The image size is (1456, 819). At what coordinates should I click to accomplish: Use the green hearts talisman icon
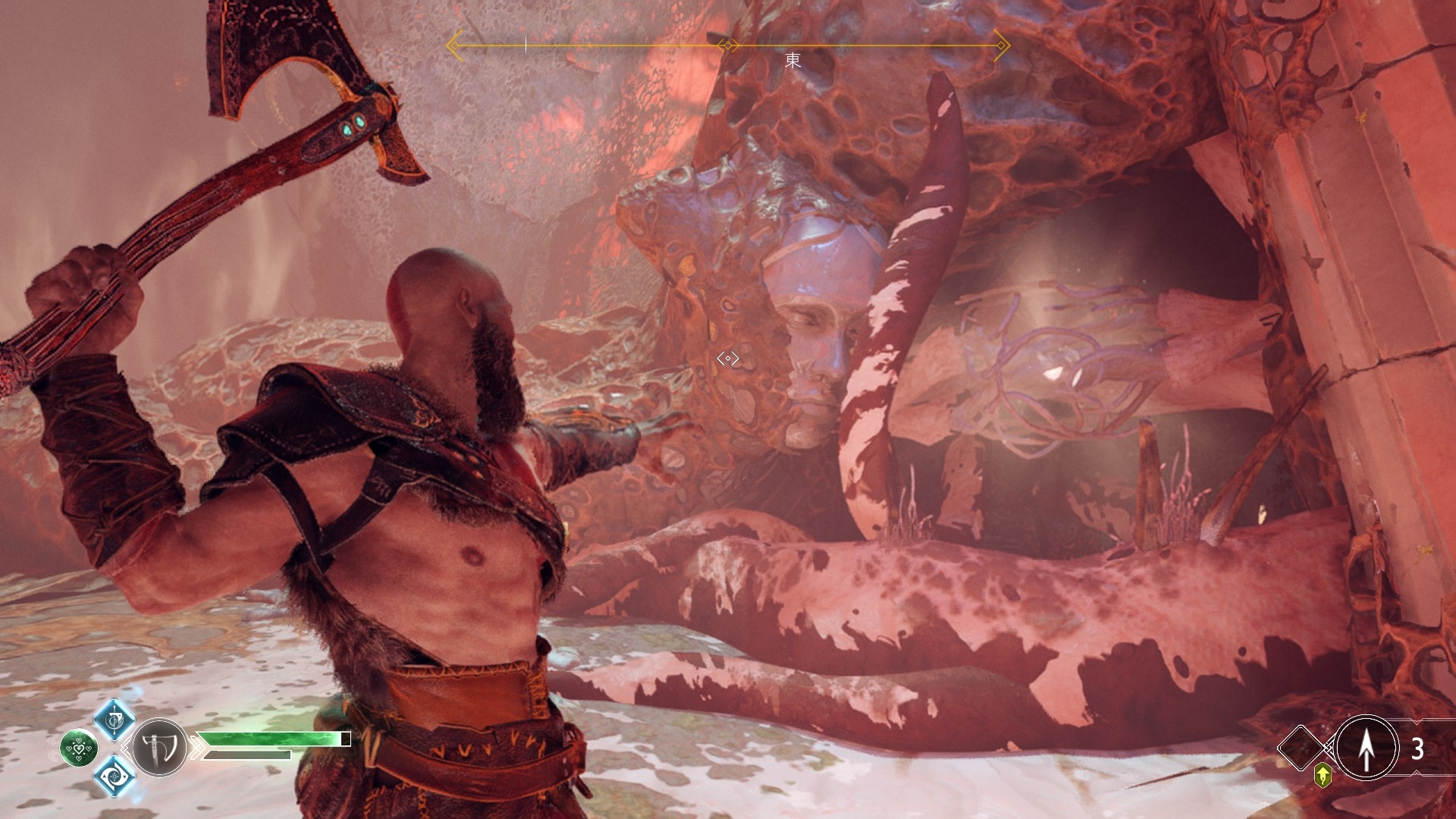point(78,748)
